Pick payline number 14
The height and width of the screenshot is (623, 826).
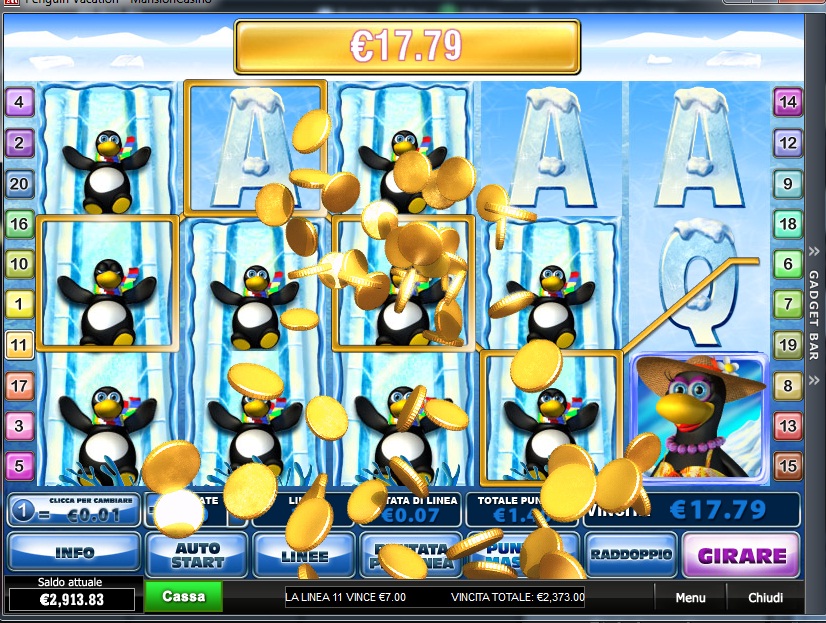788,101
